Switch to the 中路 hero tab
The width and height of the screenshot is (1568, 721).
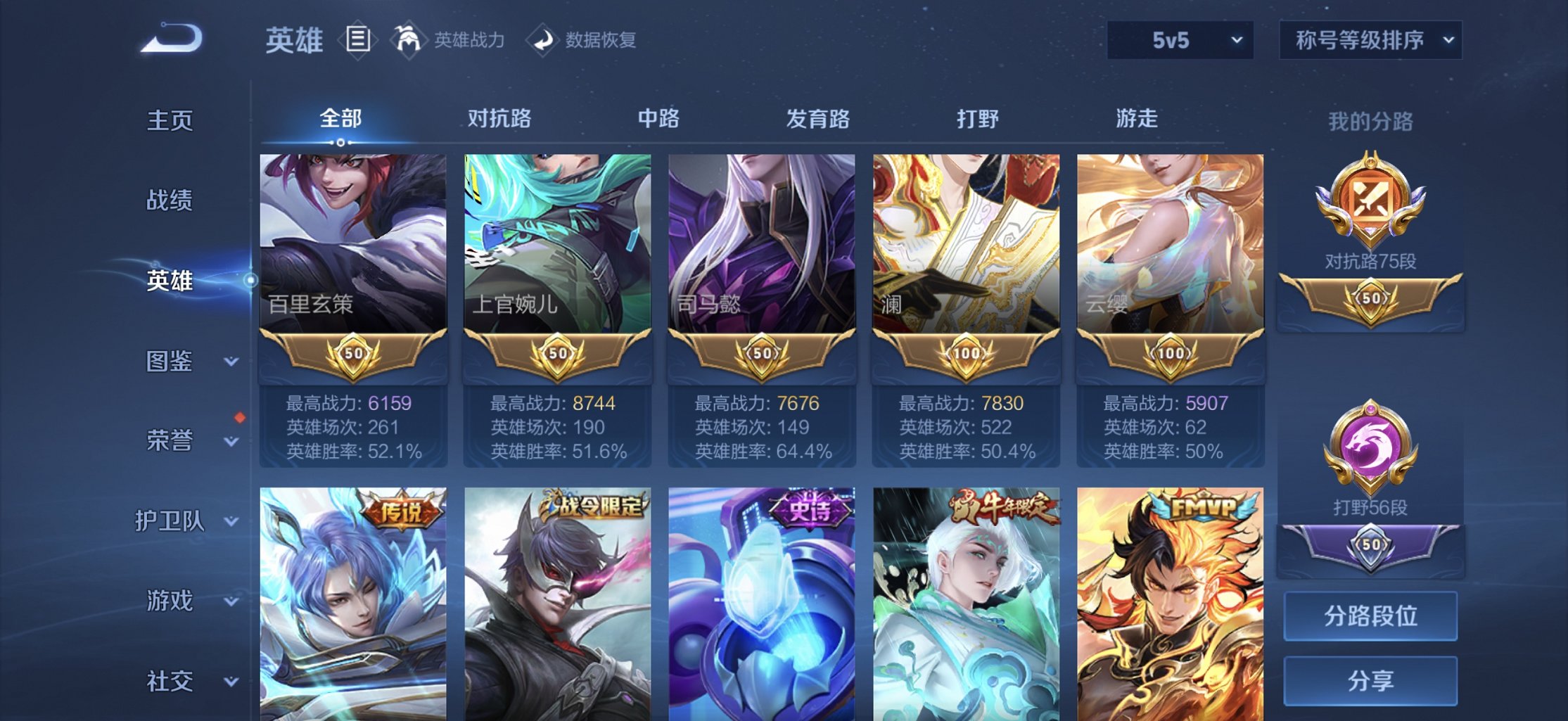click(x=658, y=120)
